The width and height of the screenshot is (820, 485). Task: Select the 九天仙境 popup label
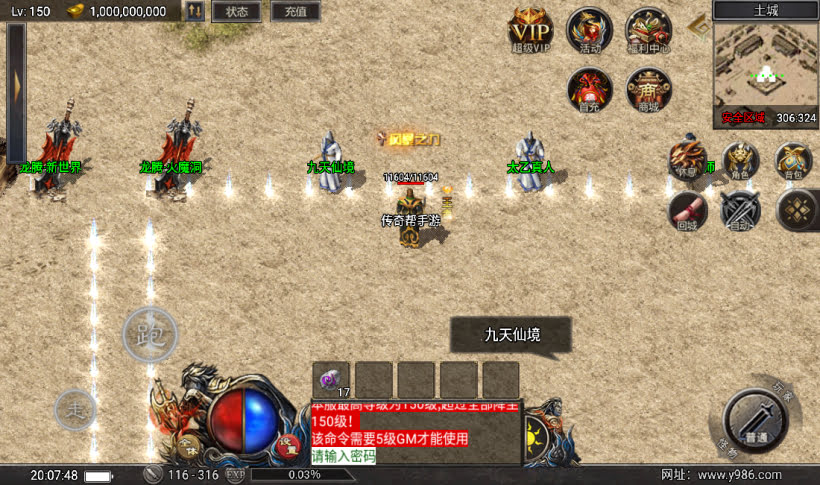point(510,335)
